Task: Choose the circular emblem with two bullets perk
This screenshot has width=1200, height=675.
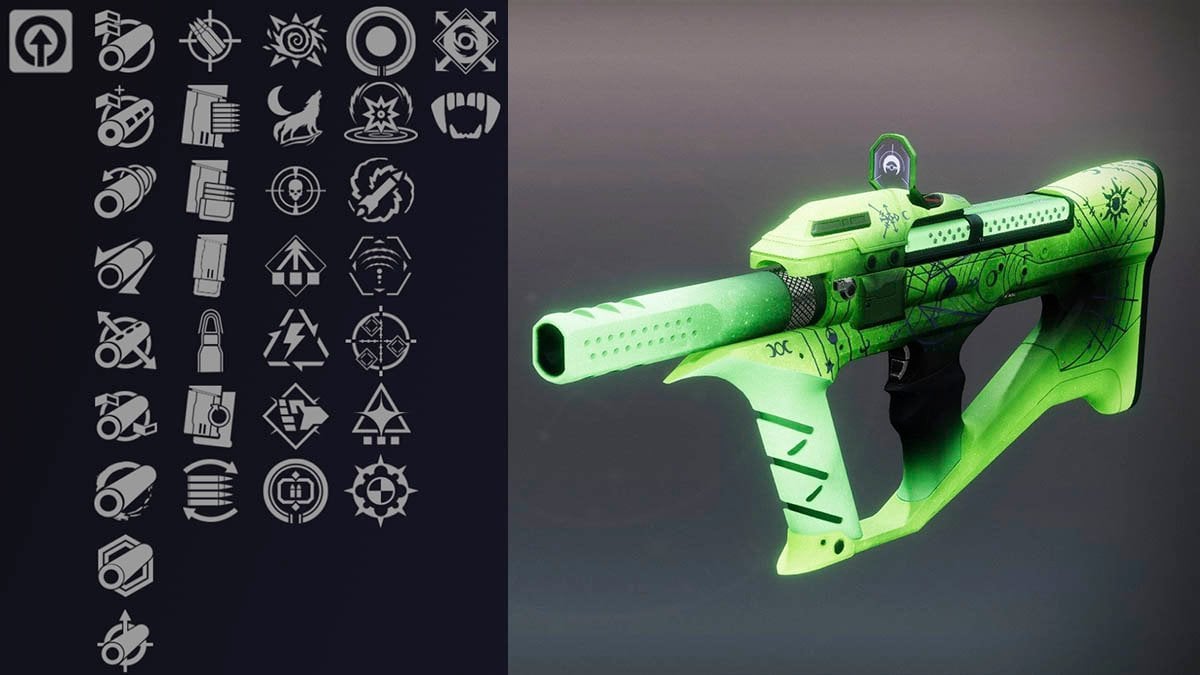Action: tap(295, 490)
